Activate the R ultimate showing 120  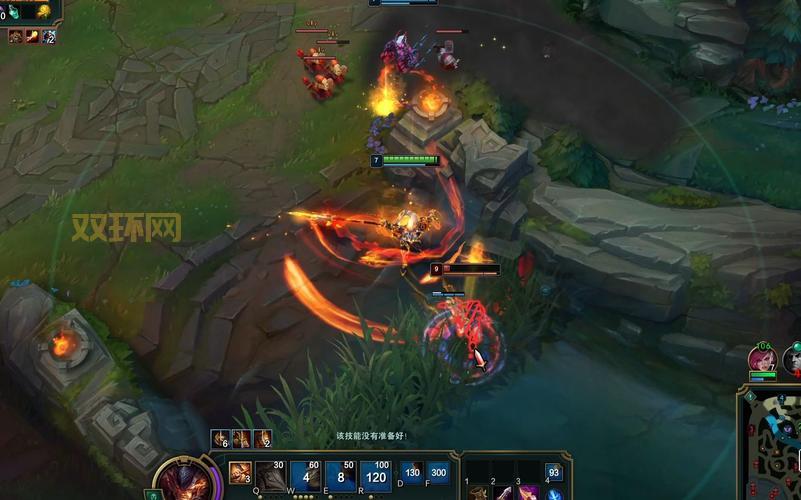376,476
